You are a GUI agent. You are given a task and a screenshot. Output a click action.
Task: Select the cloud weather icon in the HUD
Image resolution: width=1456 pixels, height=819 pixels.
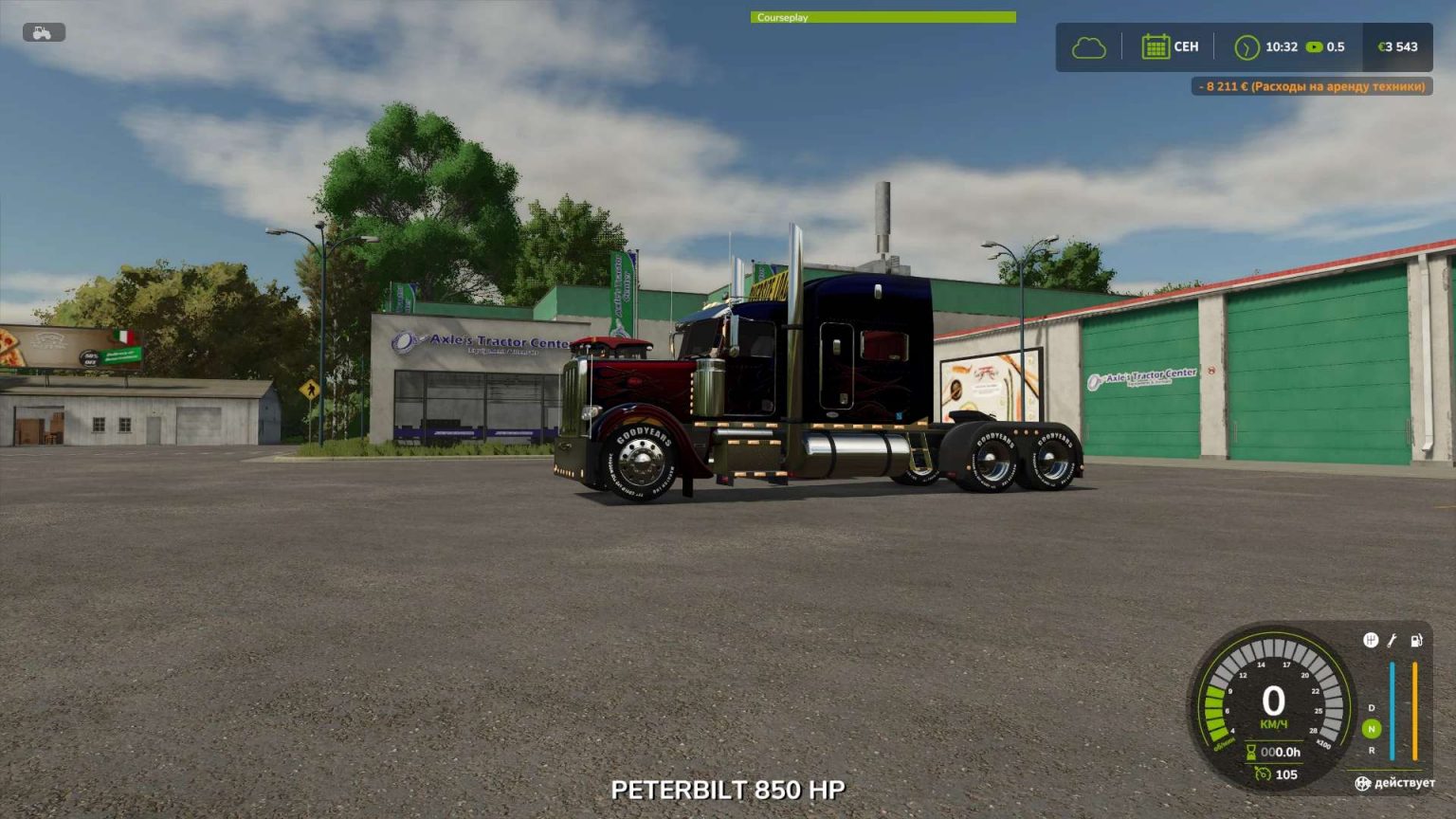click(x=1086, y=45)
